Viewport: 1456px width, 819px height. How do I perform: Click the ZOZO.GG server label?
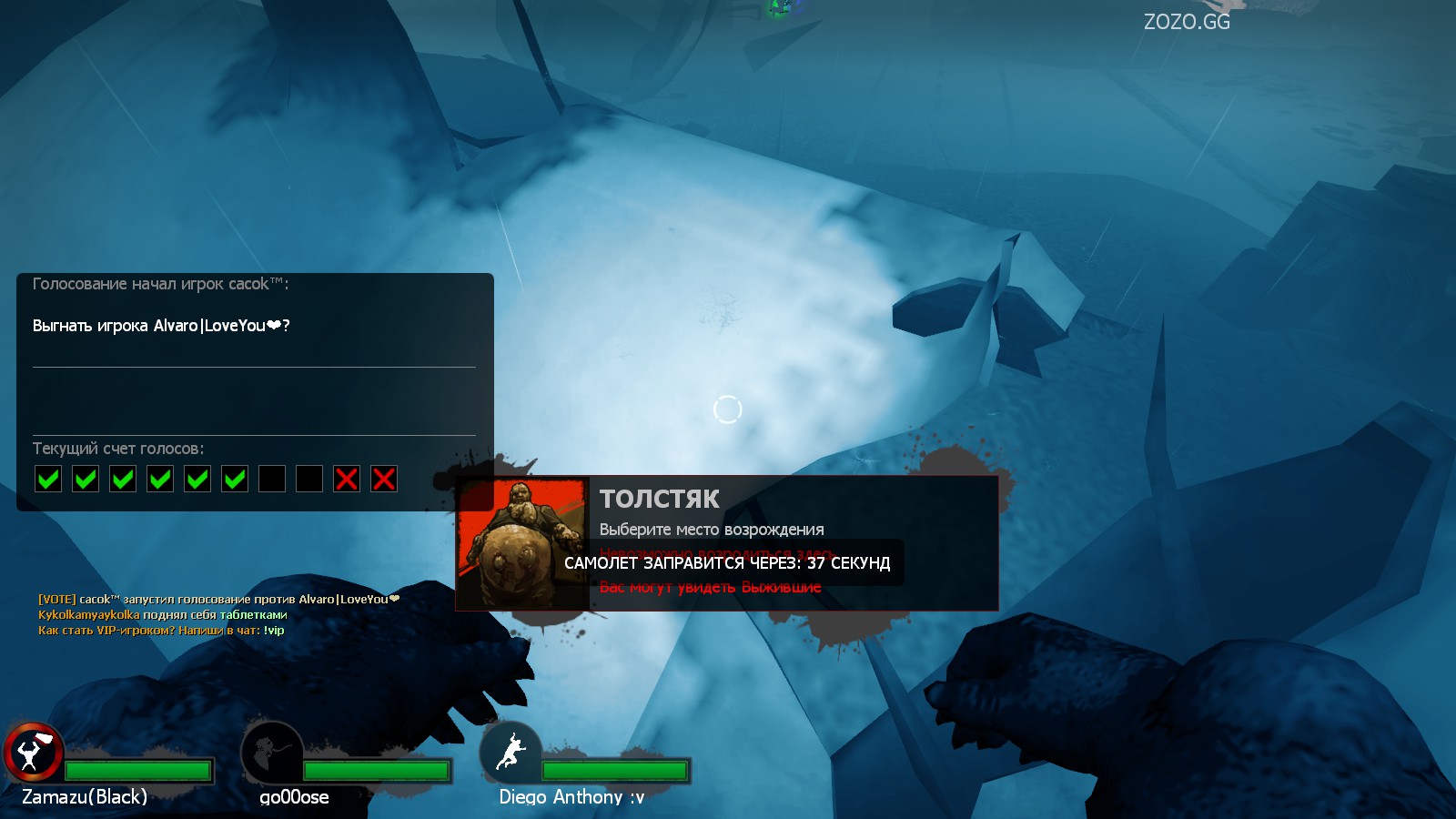coord(1186,22)
